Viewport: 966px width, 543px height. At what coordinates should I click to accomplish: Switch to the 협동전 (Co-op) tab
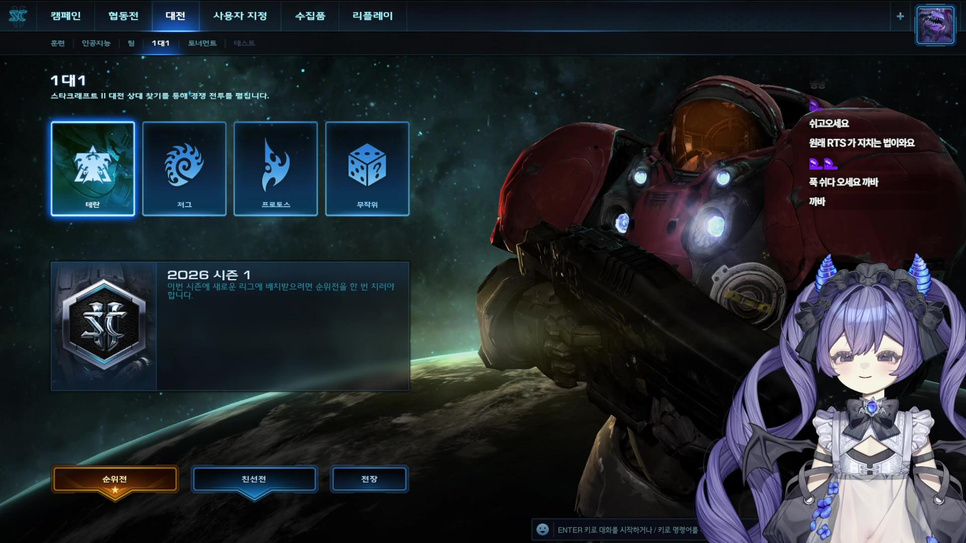[123, 16]
